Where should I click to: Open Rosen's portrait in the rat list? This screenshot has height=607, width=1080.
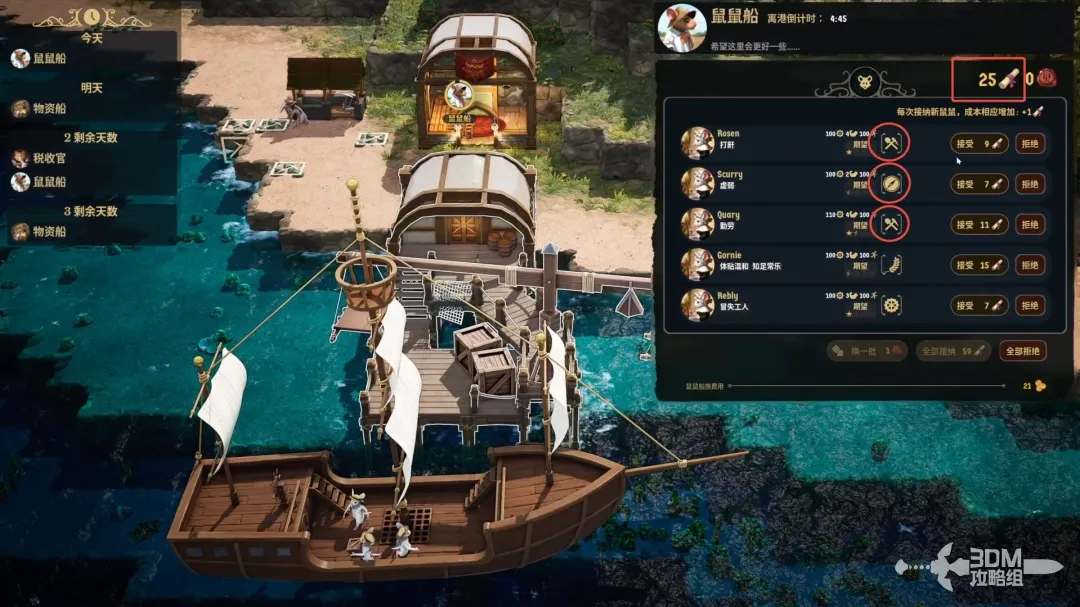click(697, 143)
